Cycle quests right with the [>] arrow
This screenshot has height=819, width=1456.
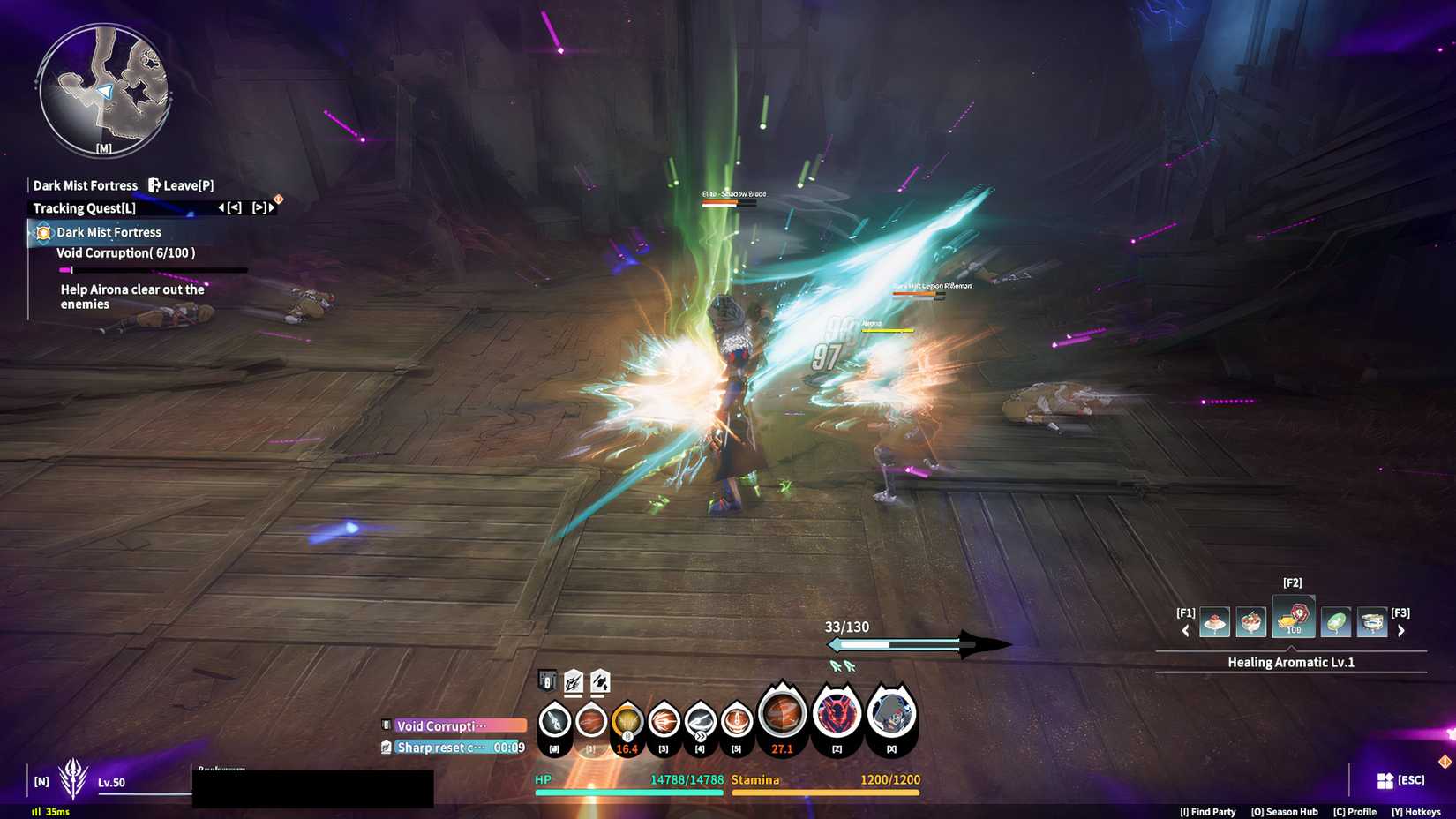[x=259, y=208]
